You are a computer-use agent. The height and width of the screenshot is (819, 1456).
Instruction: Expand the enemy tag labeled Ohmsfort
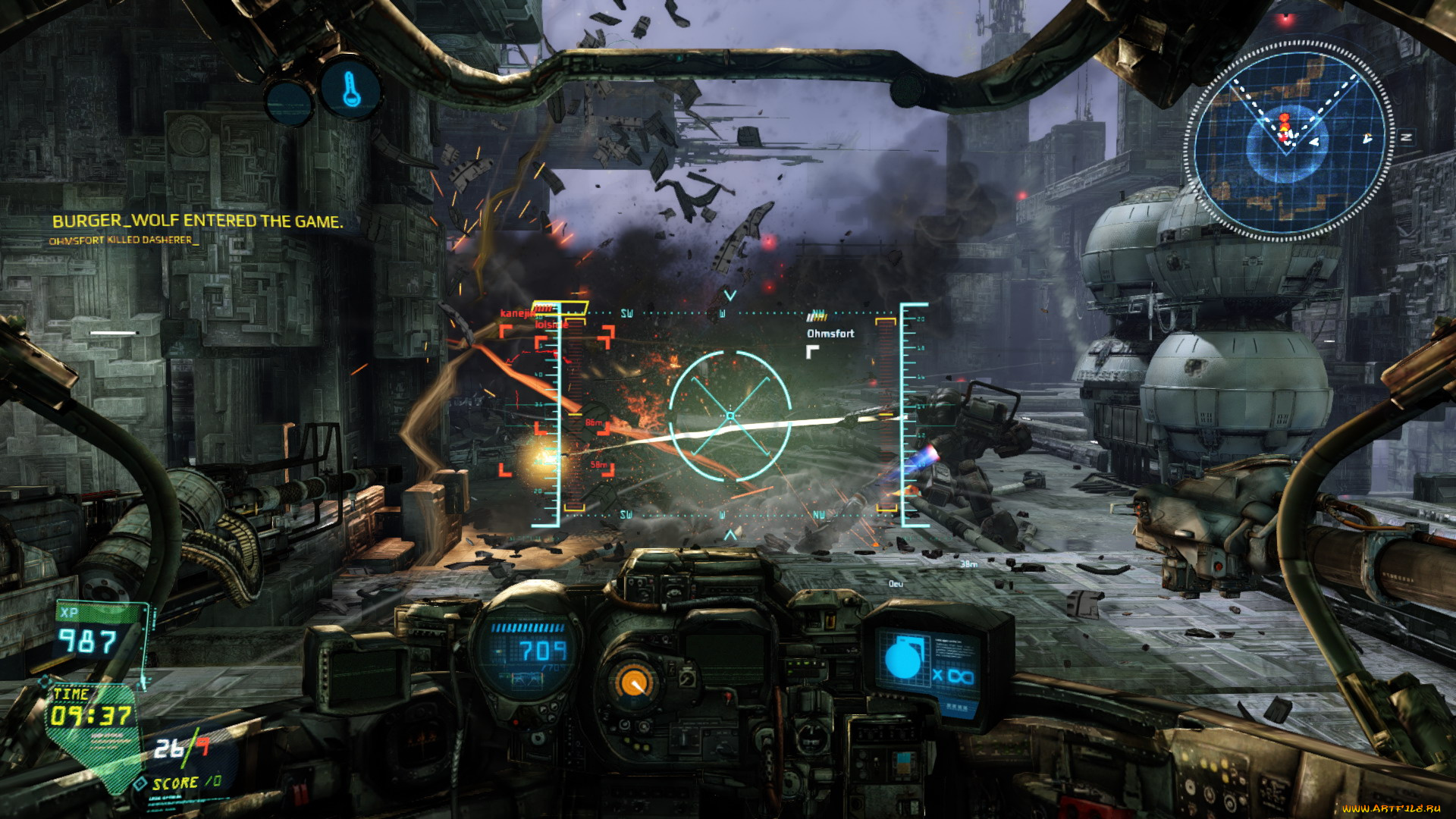[x=830, y=332]
